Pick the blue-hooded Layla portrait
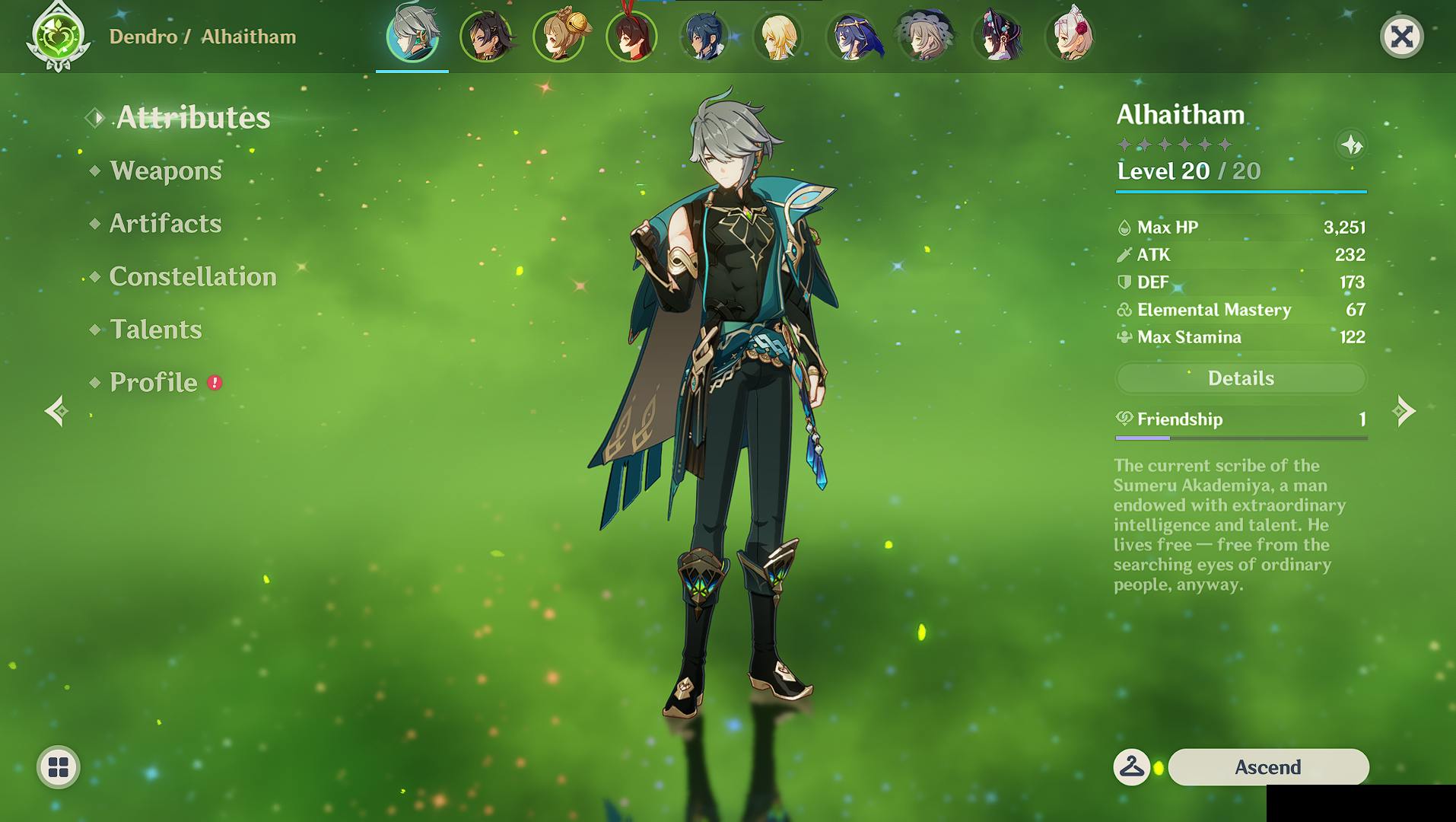The height and width of the screenshot is (822, 1456). coord(852,37)
